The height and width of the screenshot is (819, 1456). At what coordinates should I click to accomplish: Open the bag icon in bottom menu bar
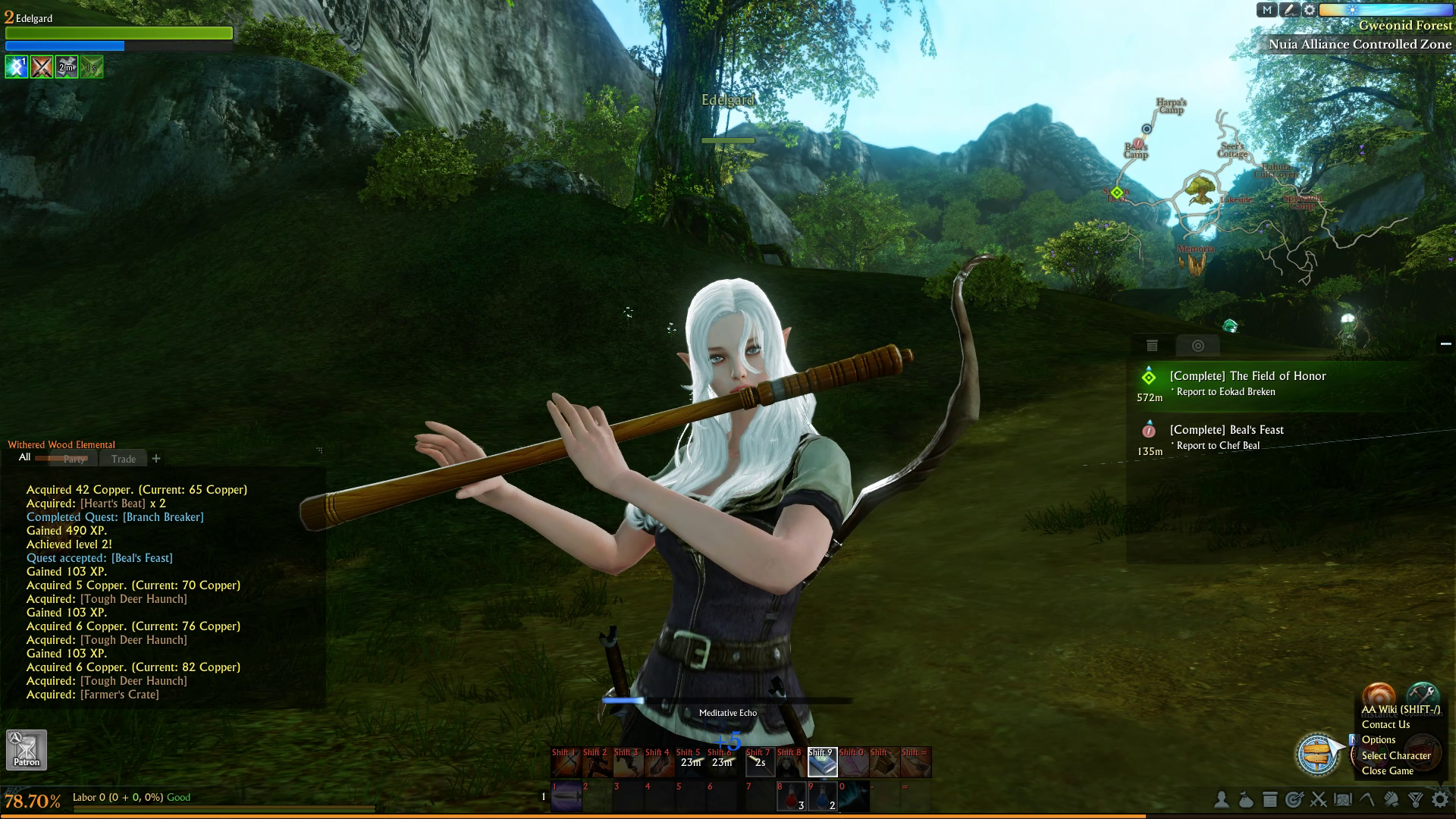(x=1245, y=799)
